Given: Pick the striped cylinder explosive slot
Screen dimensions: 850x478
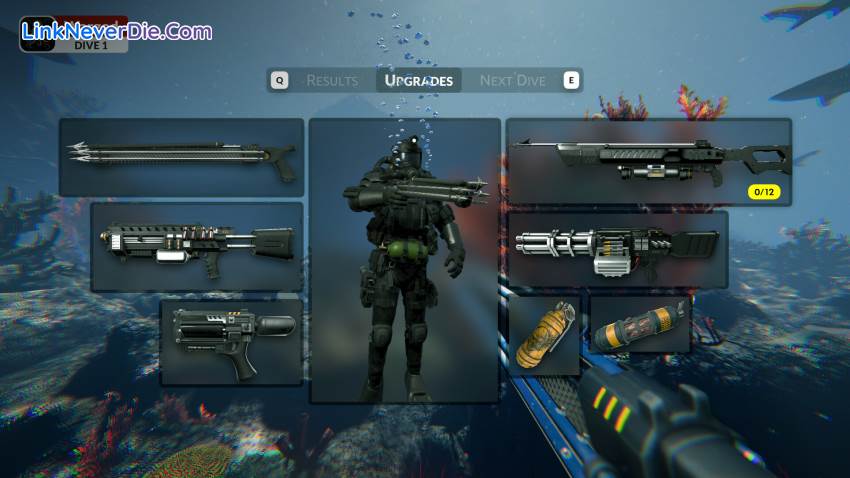Looking at the screenshot, I should (639, 324).
